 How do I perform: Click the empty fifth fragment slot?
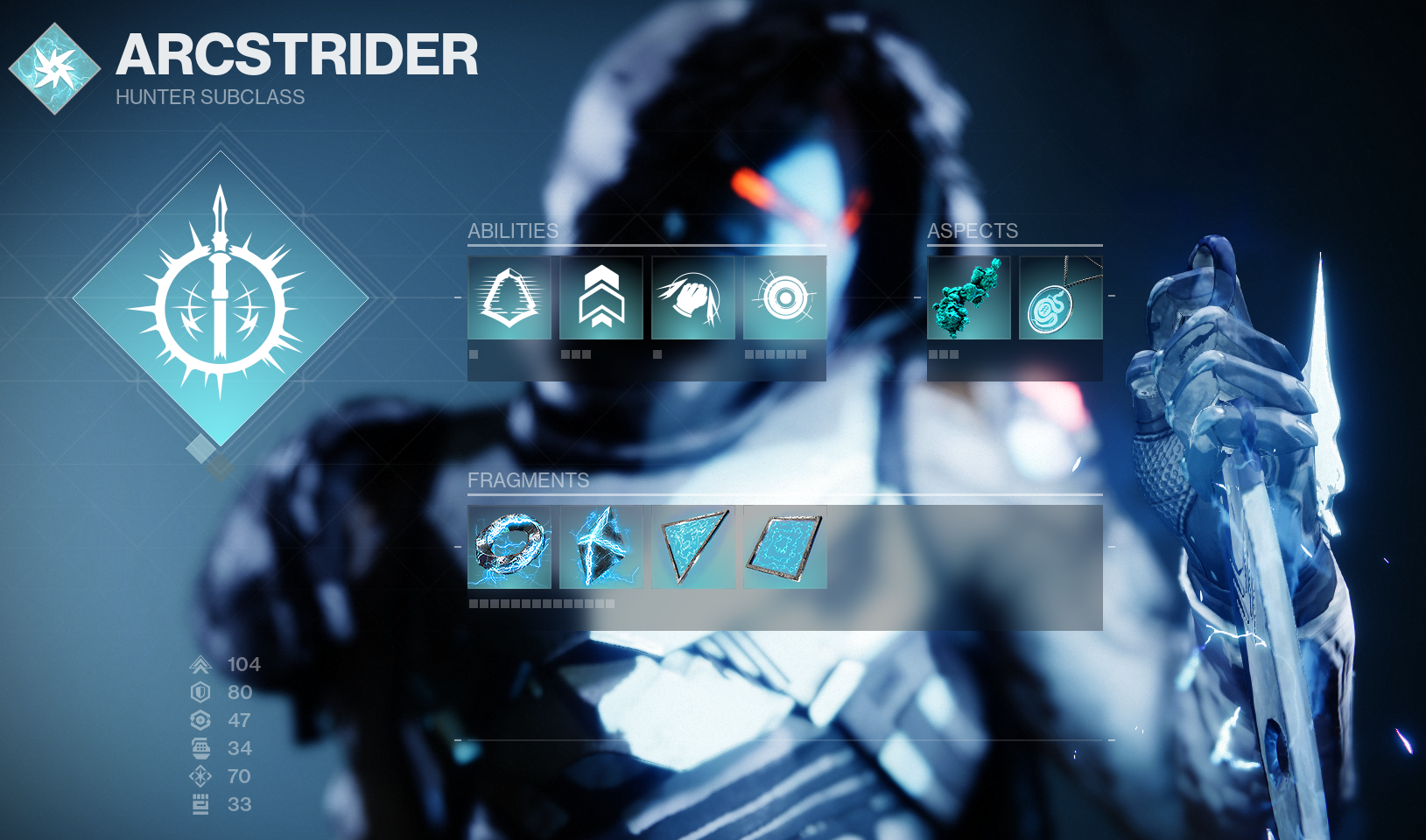click(x=876, y=548)
